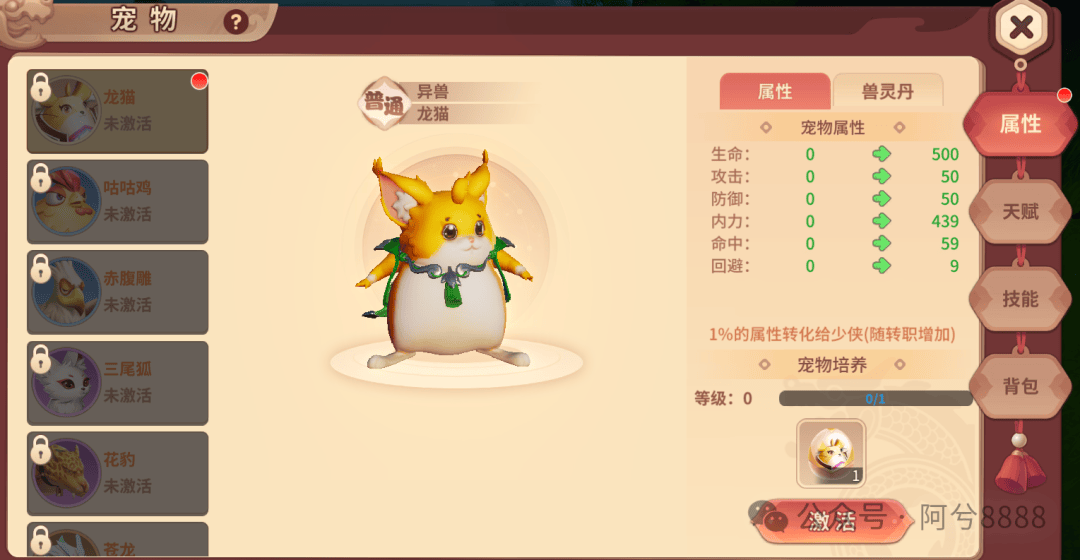
Task: Close the pet window
Action: 1020,28
